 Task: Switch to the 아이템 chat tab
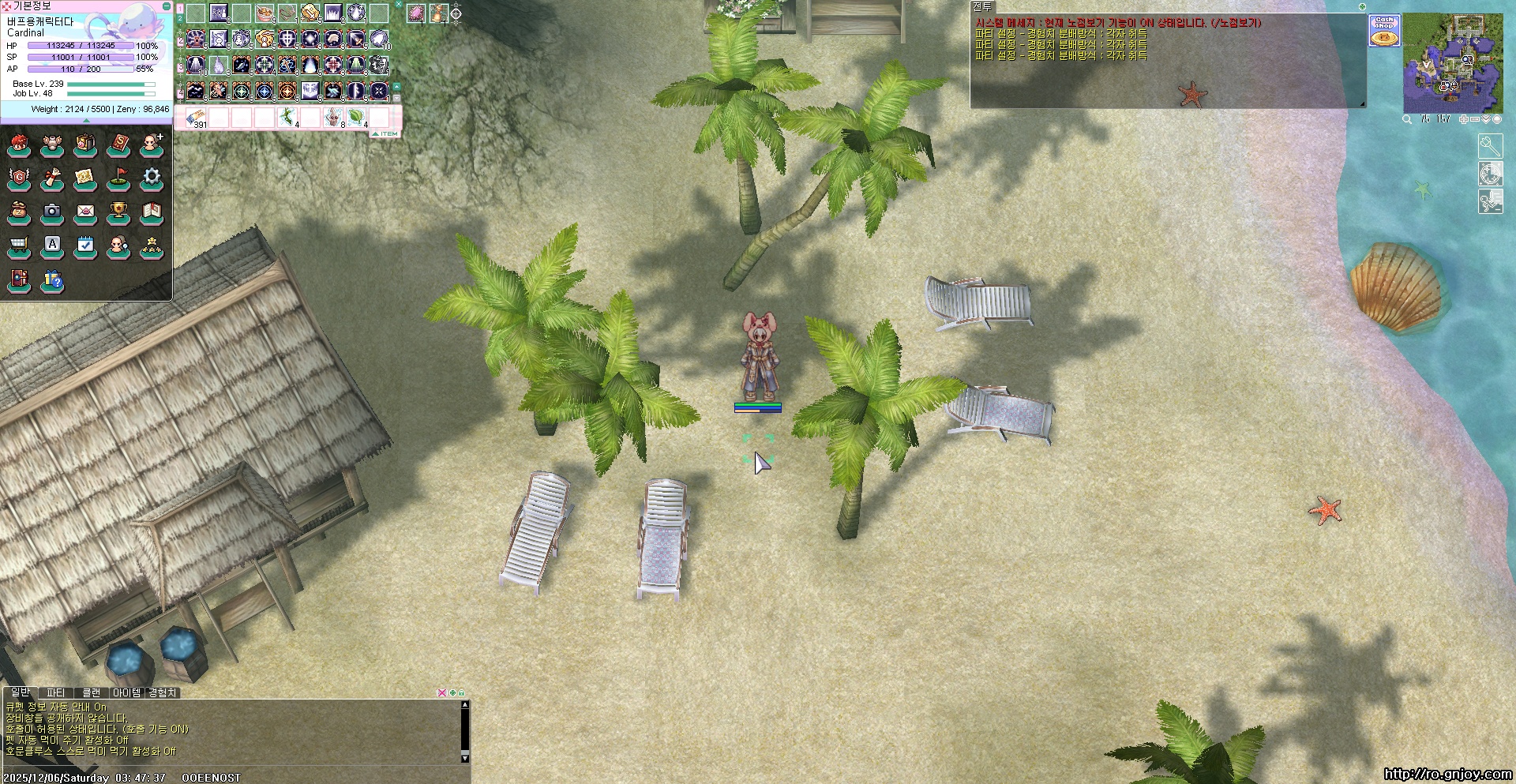pyautogui.click(x=126, y=693)
